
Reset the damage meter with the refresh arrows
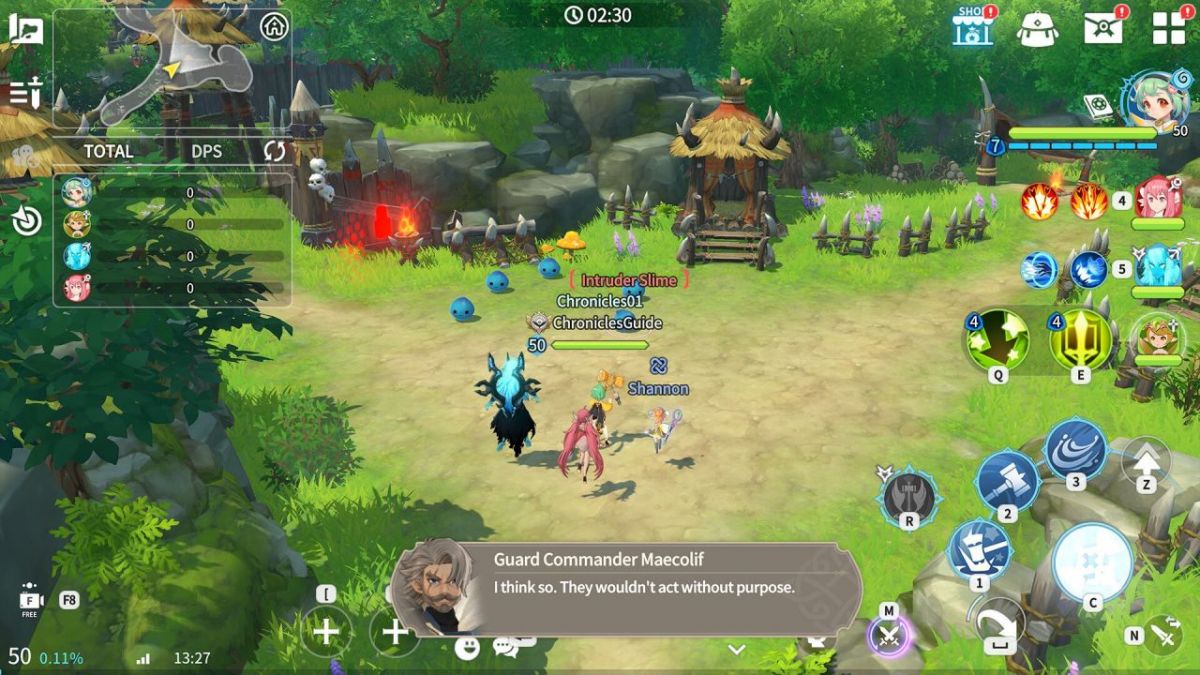(274, 151)
